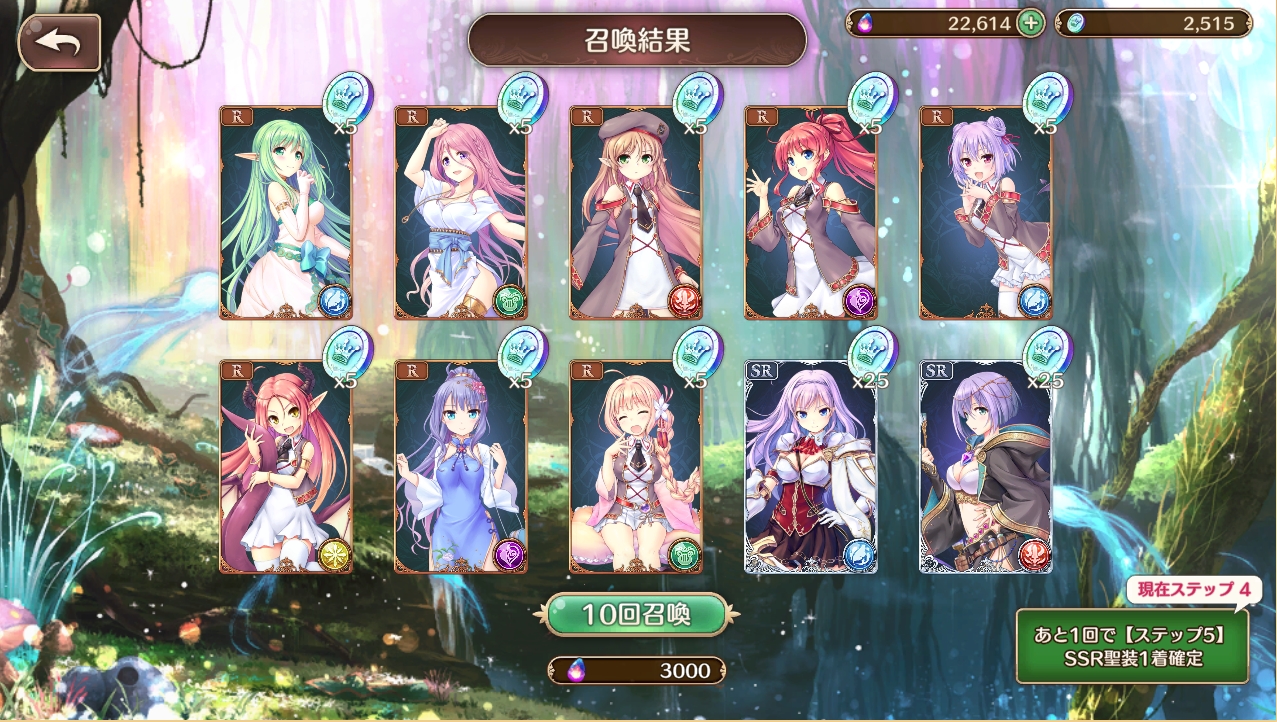View the smiling braided blonde R card
The image size is (1277, 722).
tap(635, 466)
